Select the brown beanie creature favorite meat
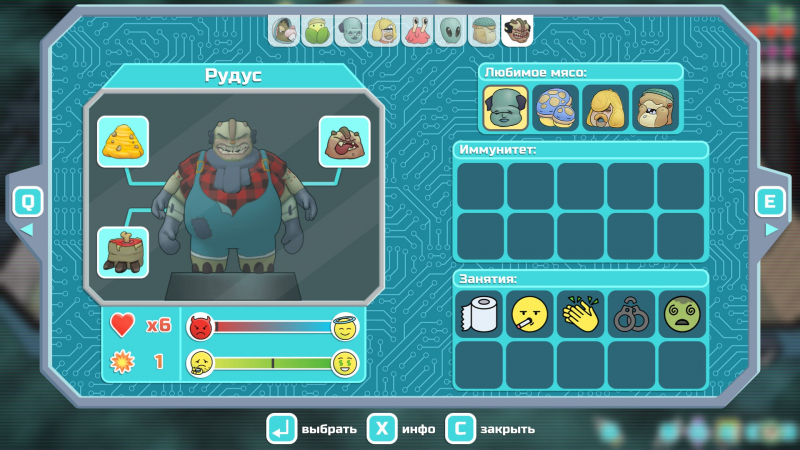Image resolution: width=800 pixels, height=450 pixels. point(656,107)
